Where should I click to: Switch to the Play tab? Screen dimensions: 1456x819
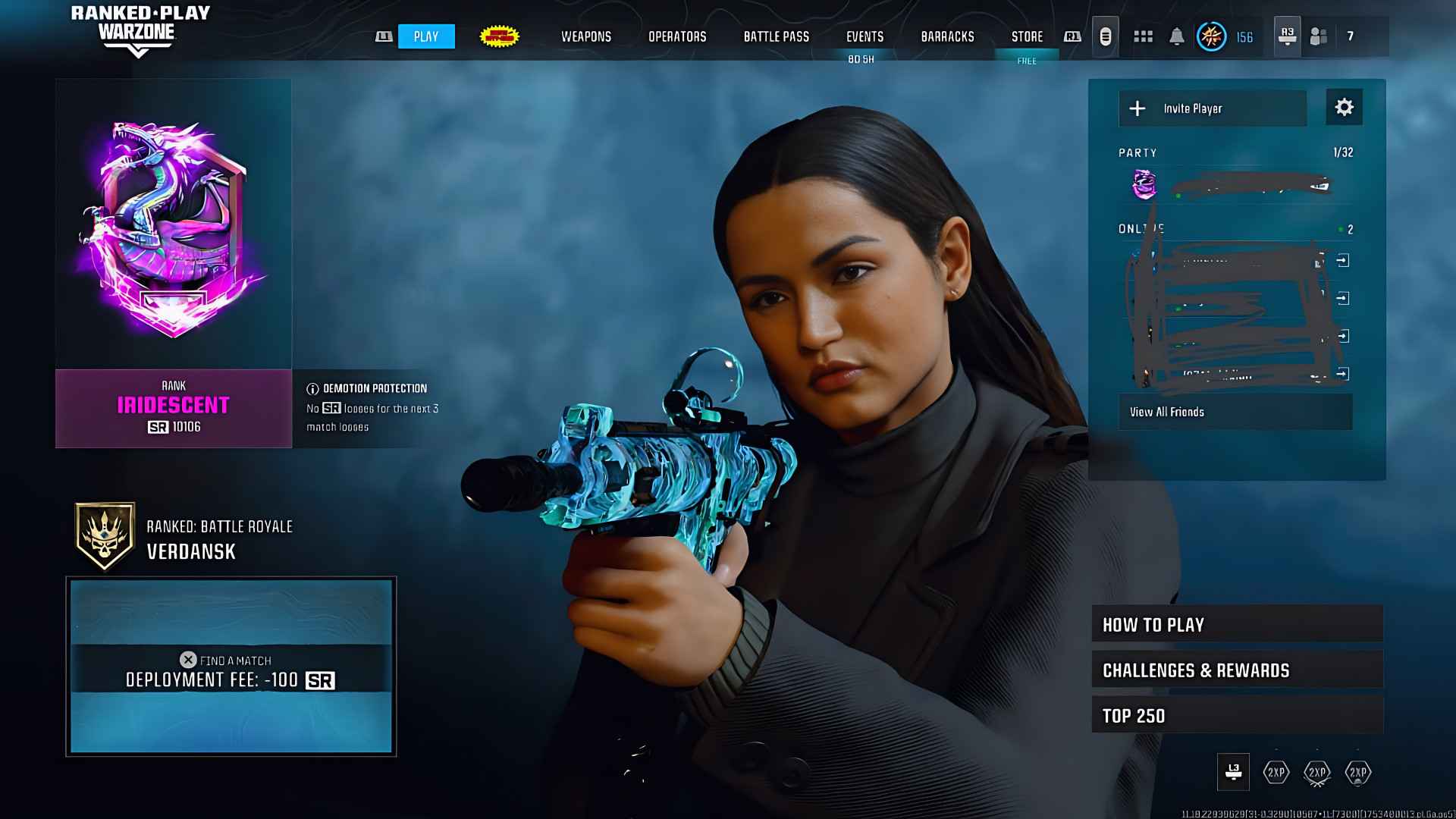(426, 36)
